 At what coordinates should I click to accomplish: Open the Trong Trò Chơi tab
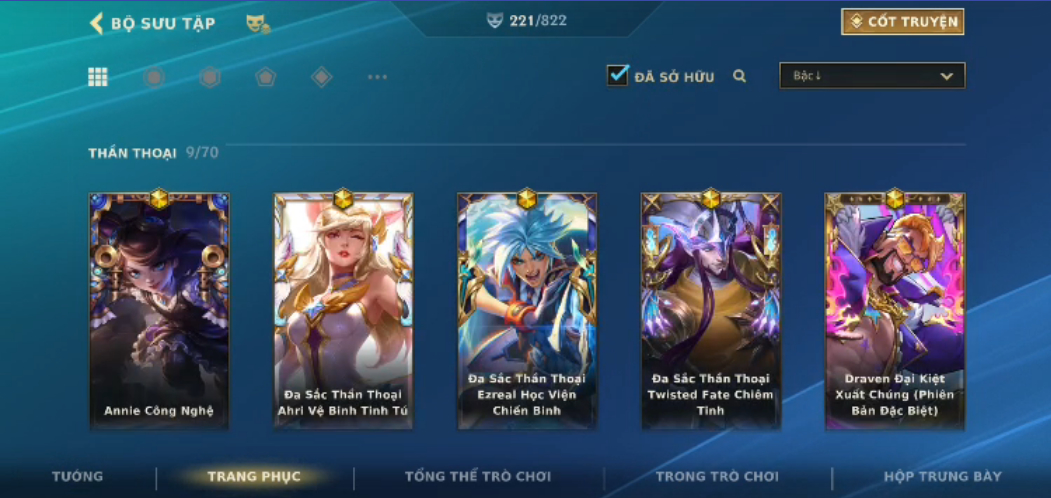coord(717,477)
